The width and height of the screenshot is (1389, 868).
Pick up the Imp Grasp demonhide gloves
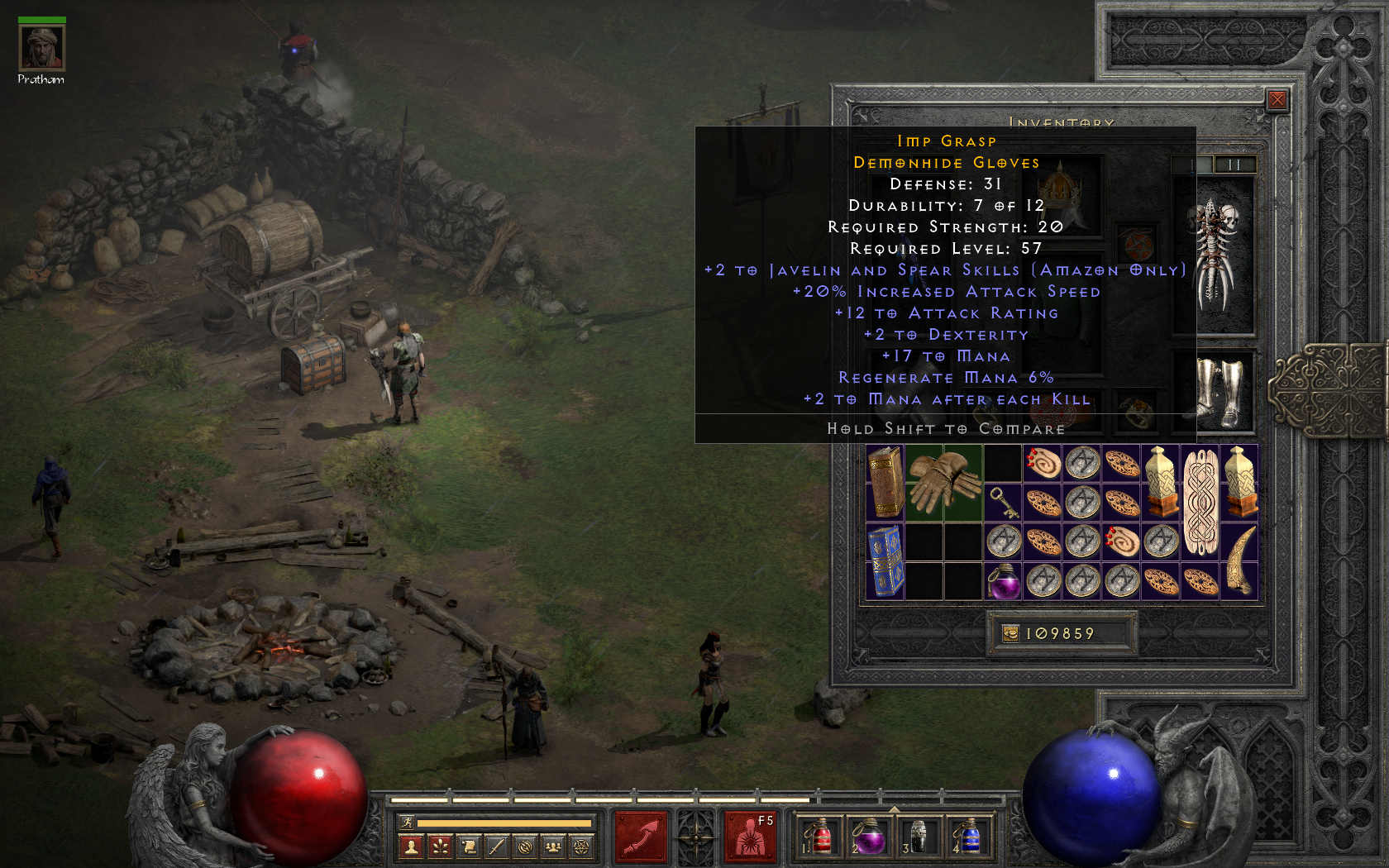943,483
